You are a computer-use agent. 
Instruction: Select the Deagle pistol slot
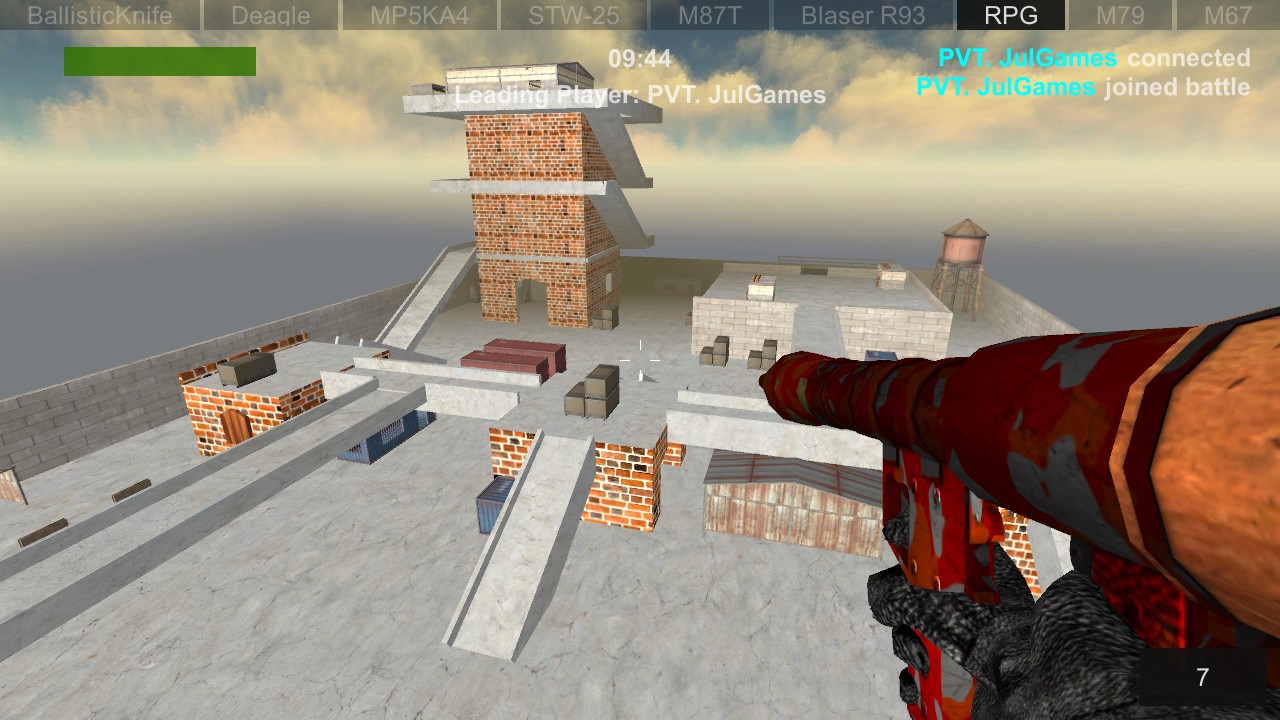270,15
